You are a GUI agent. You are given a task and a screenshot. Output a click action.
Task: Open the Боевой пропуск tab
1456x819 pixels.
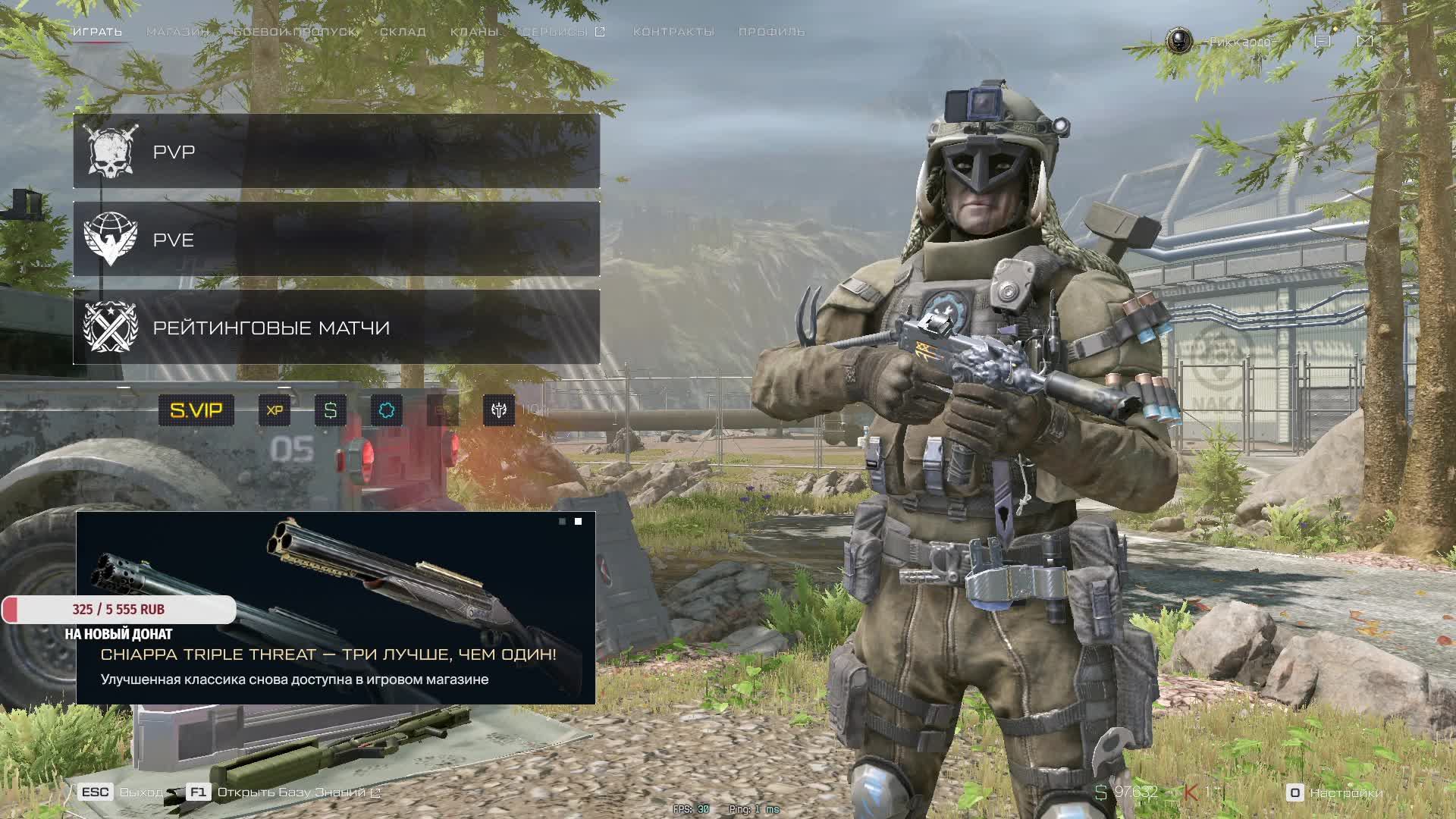[x=295, y=32]
